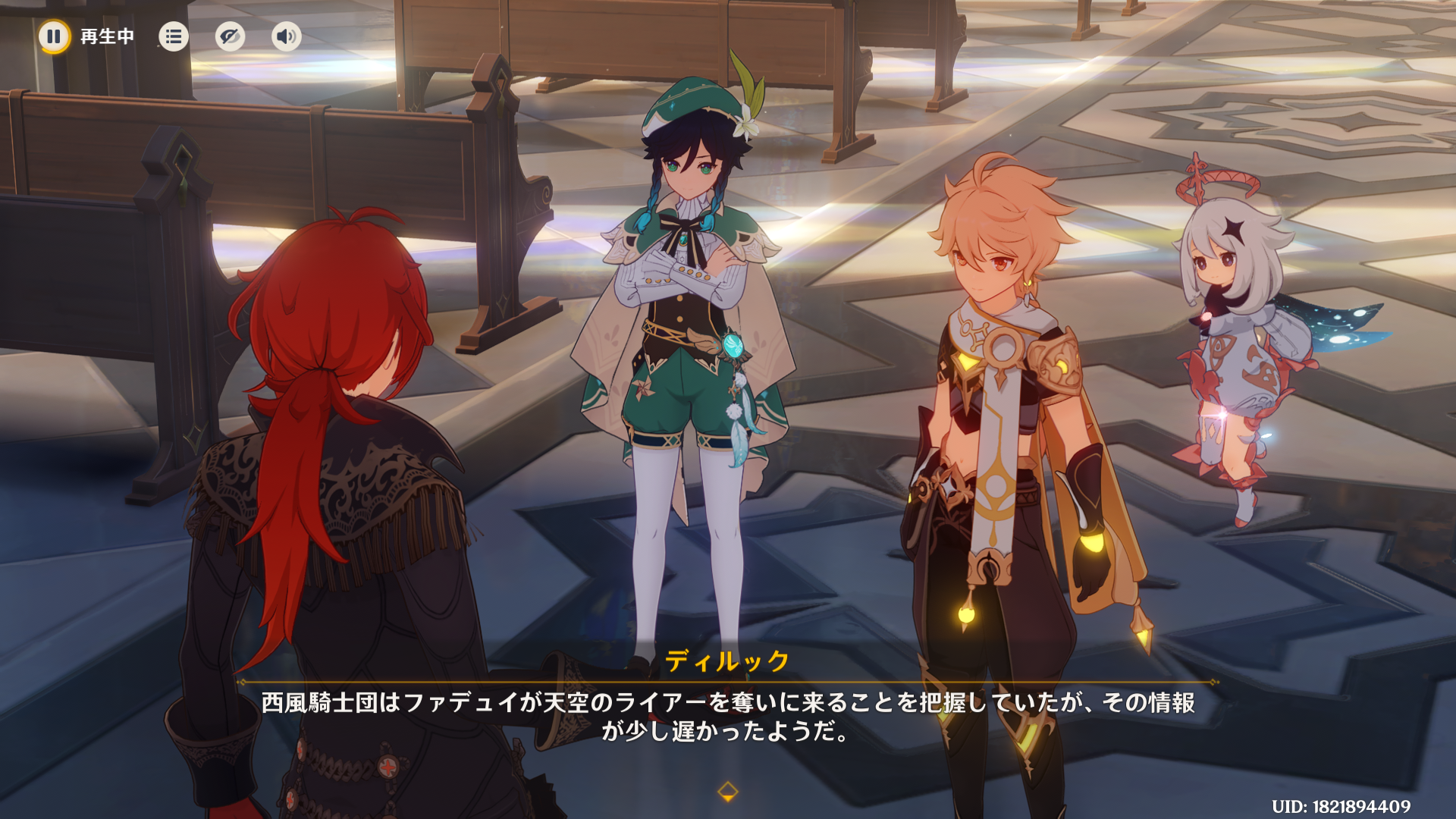The height and width of the screenshot is (819, 1456).
Task: Advance dialogue with the diamond continue arrow
Action: pos(727,792)
